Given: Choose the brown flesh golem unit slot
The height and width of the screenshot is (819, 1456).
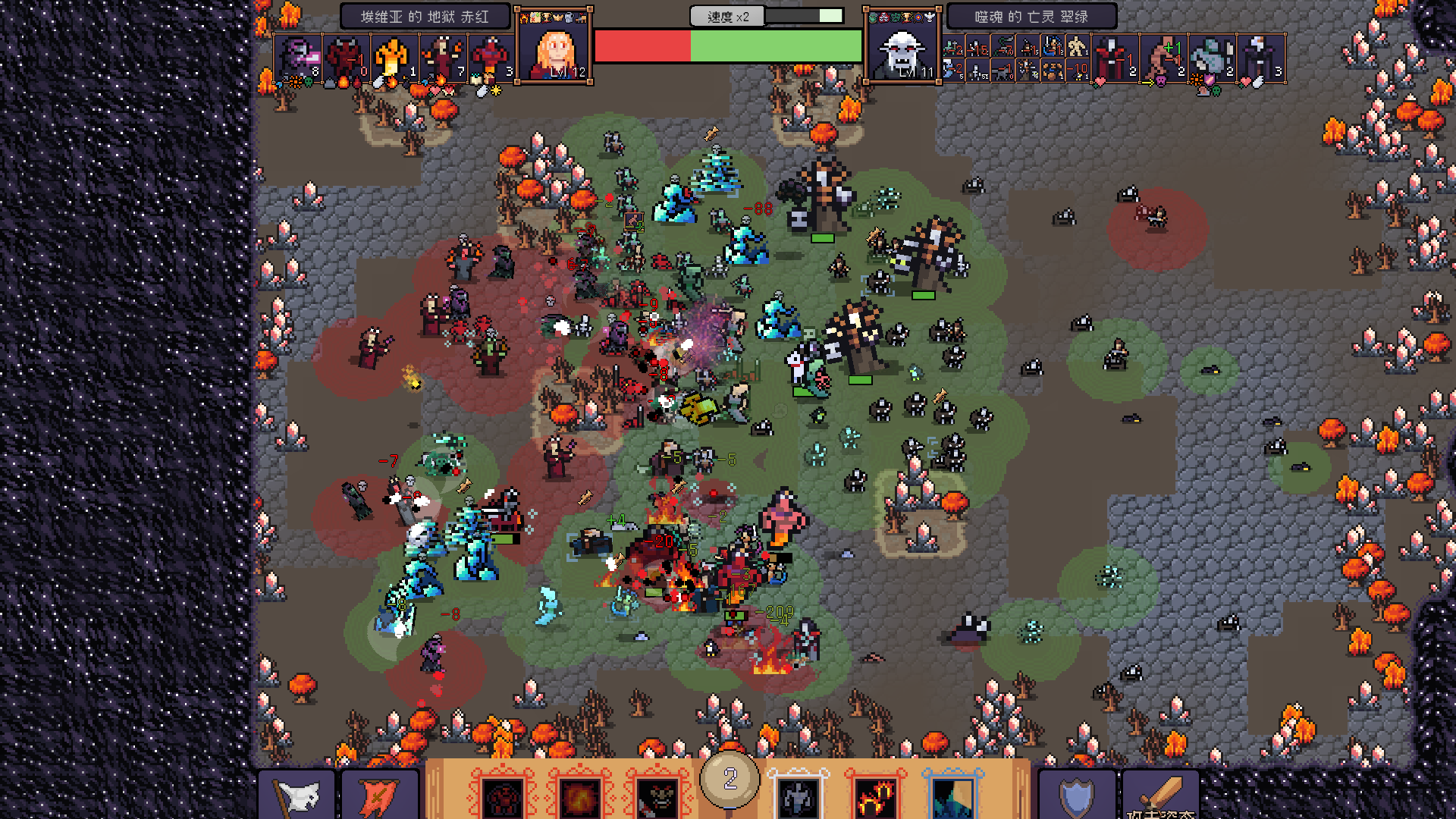Looking at the screenshot, I should coord(1163,58).
